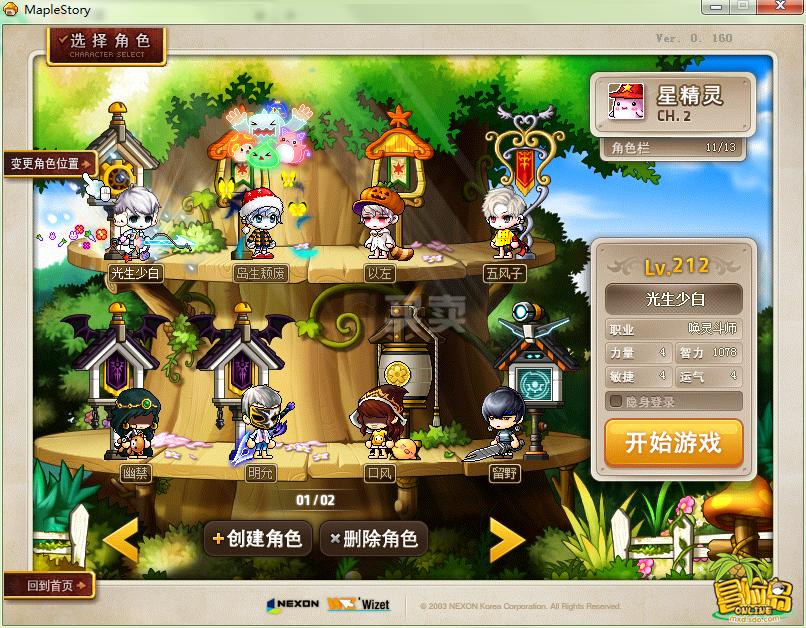Go to the previous character page arrow

click(121, 540)
